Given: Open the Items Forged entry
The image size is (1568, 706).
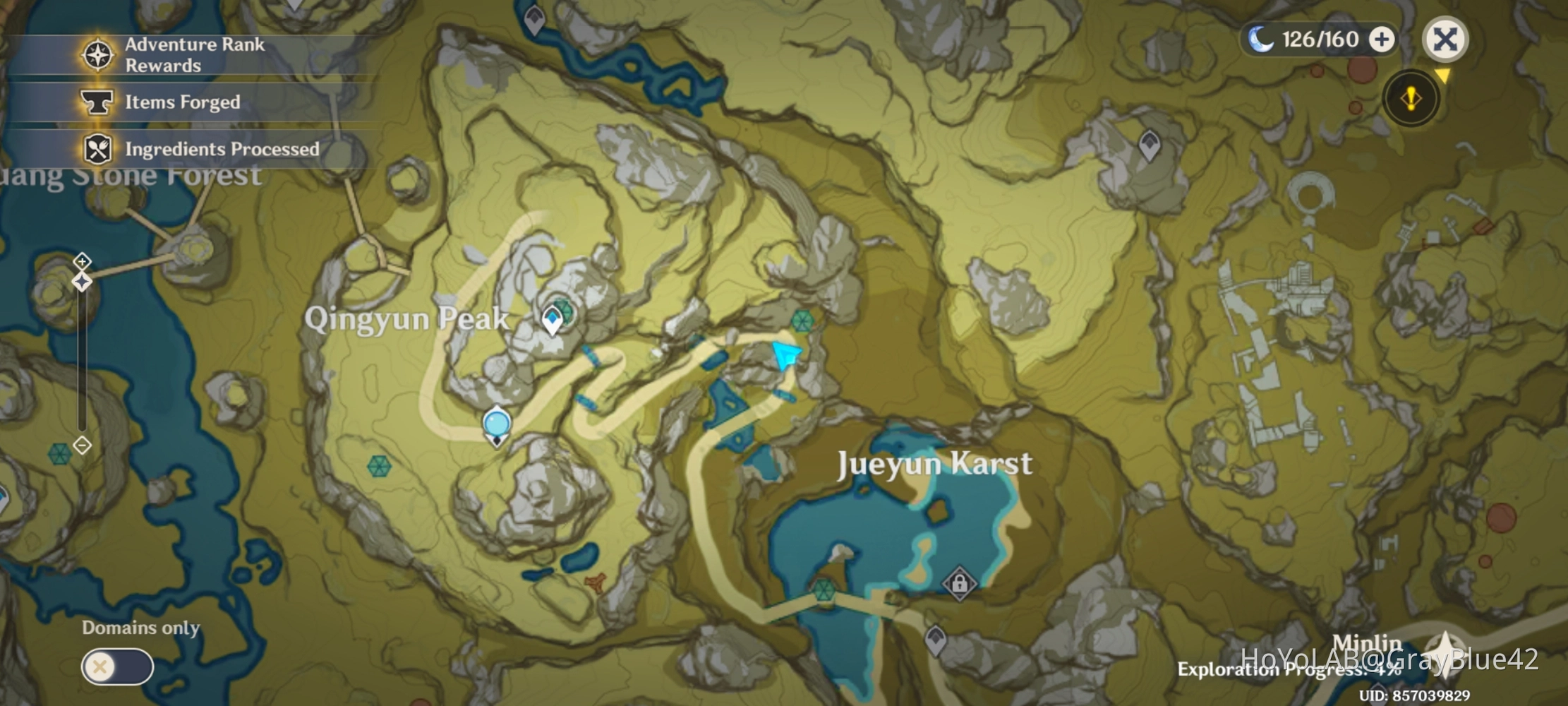Looking at the screenshot, I should point(181,102).
